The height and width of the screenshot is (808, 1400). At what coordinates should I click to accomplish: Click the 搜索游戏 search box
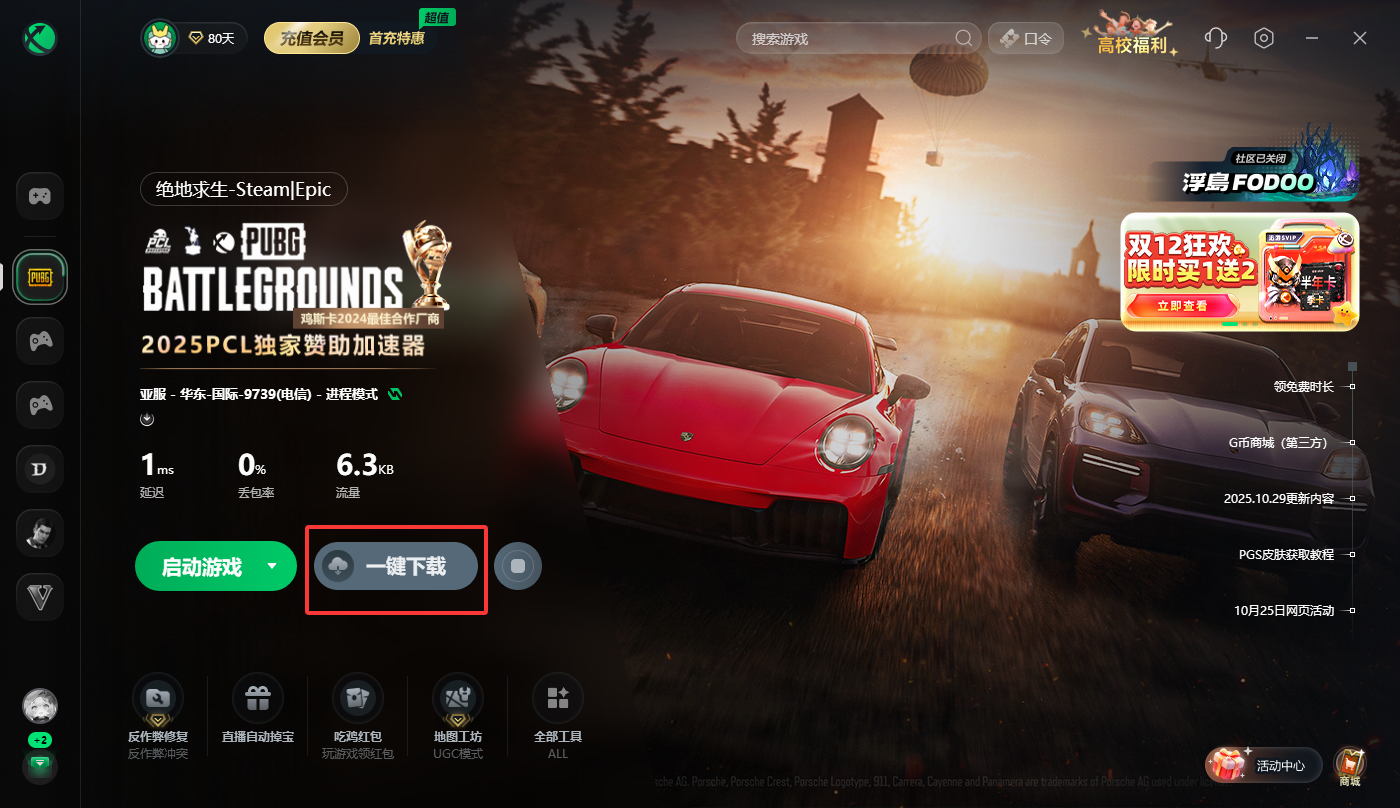coord(850,39)
